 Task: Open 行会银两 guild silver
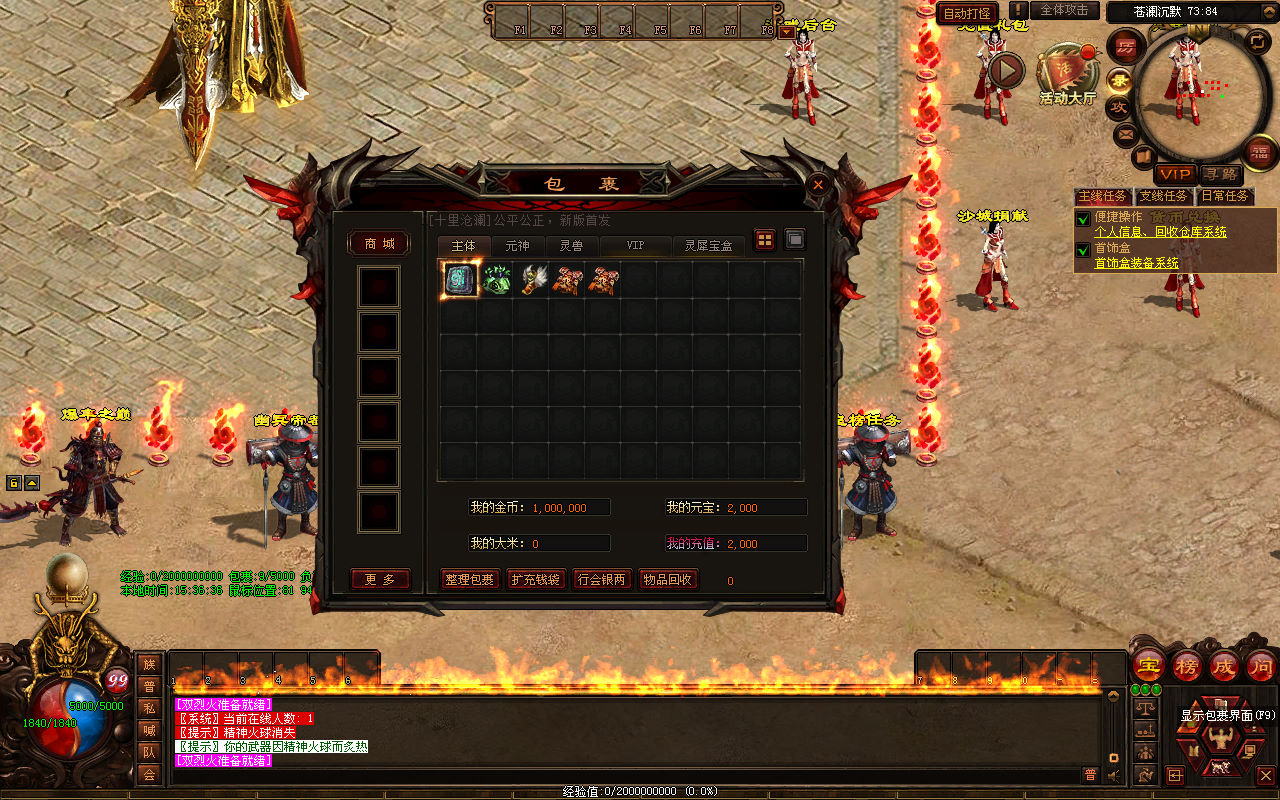(x=603, y=579)
